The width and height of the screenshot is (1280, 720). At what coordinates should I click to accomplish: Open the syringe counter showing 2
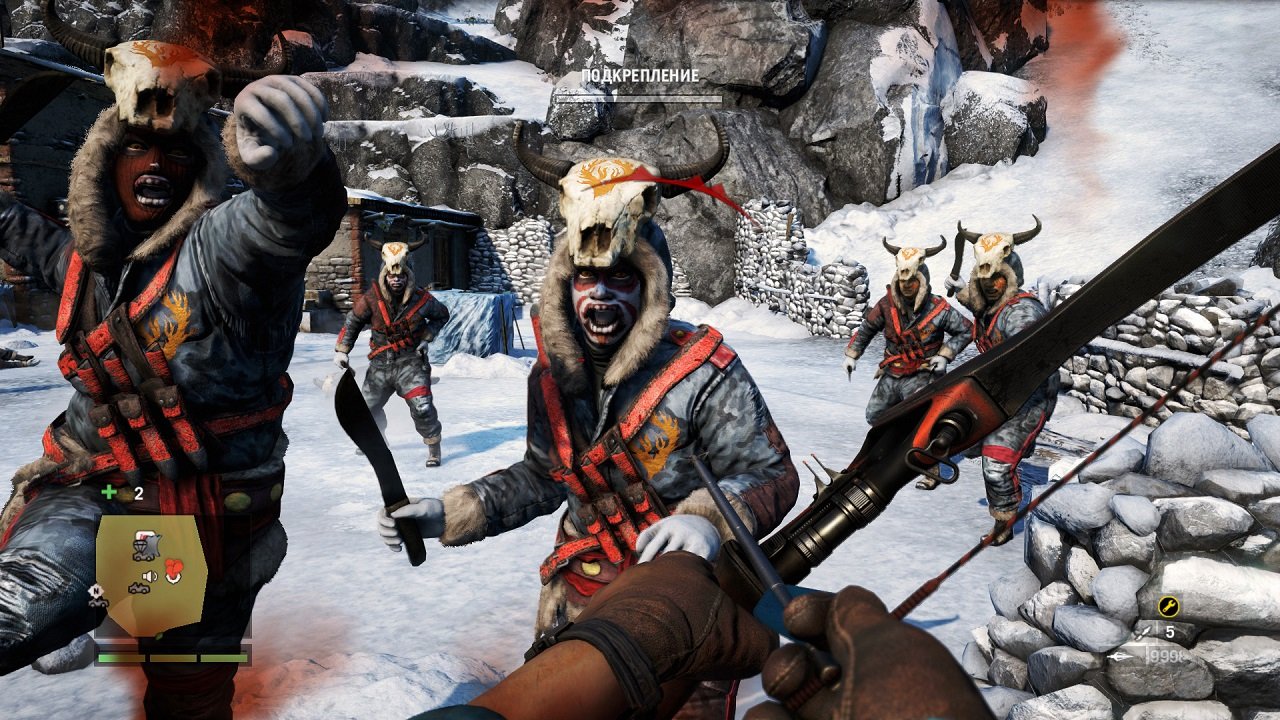point(138,492)
